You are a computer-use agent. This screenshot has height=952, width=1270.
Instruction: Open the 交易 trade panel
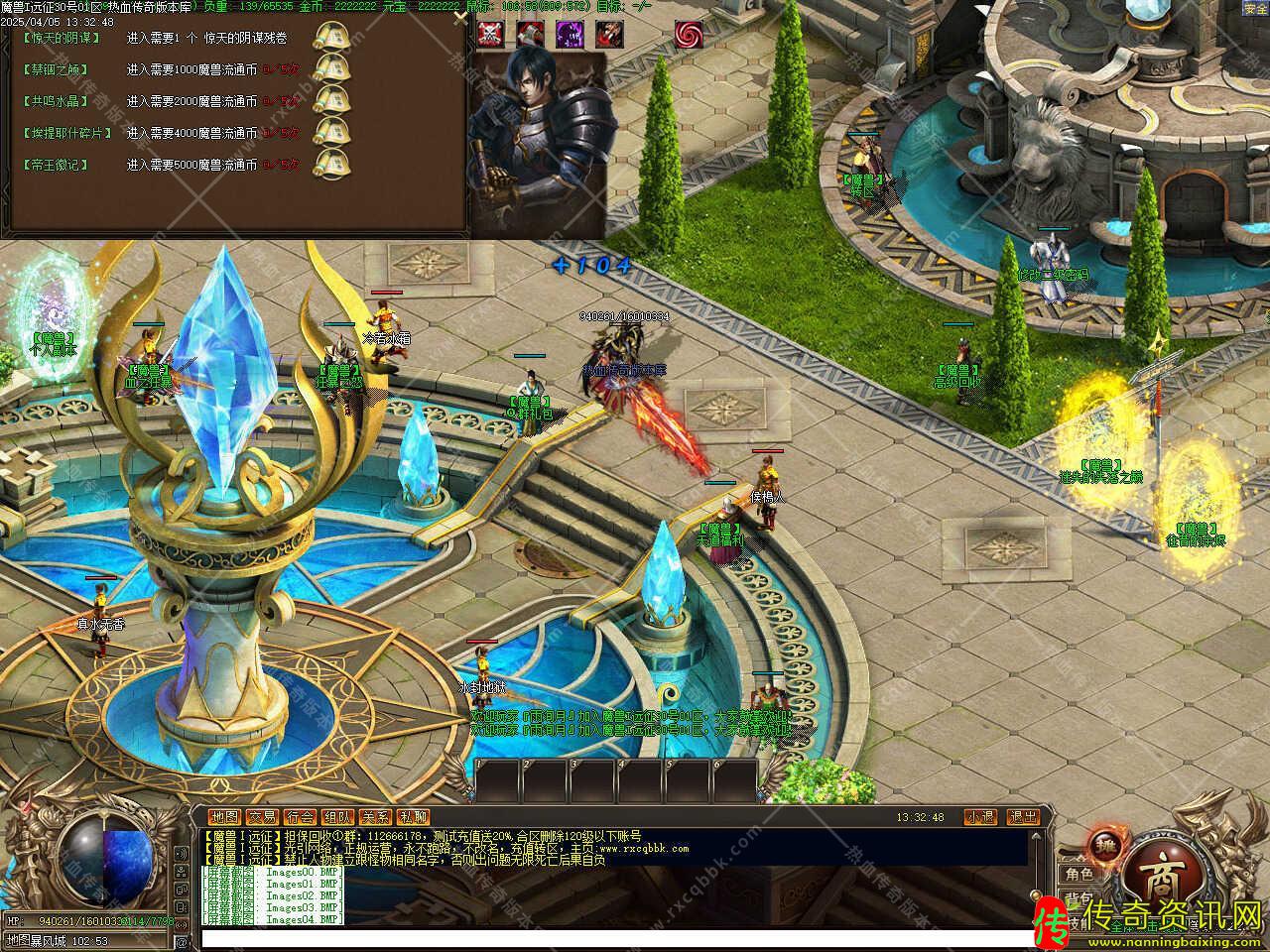point(262,817)
